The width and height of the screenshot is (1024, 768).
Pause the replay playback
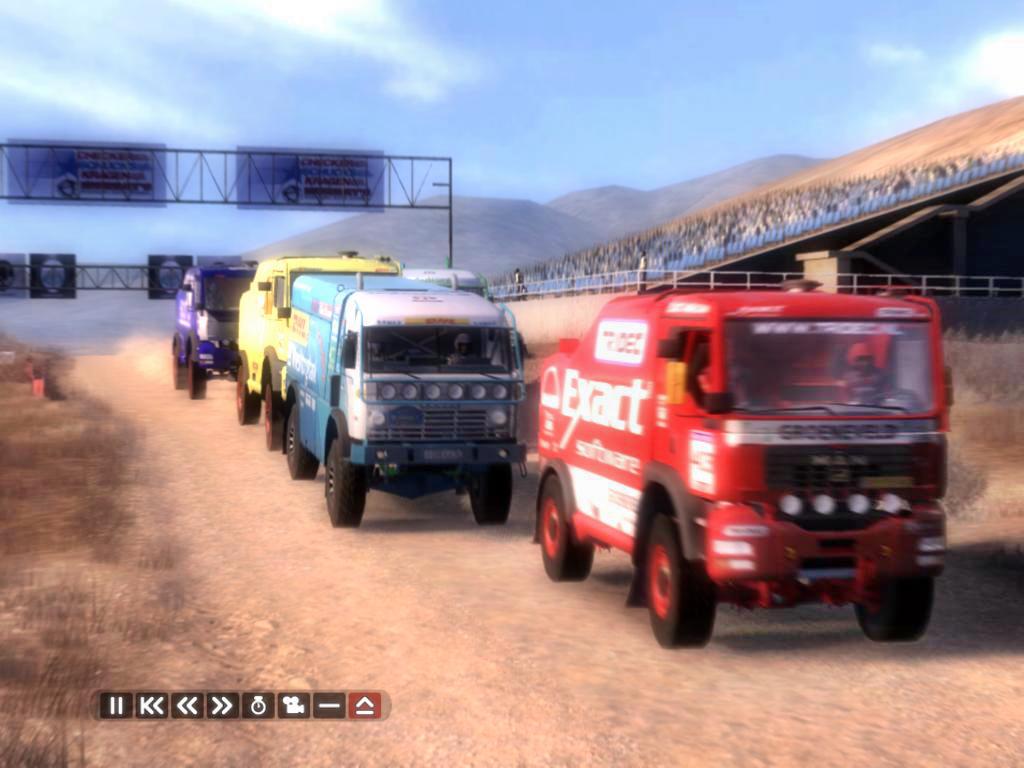(x=116, y=705)
